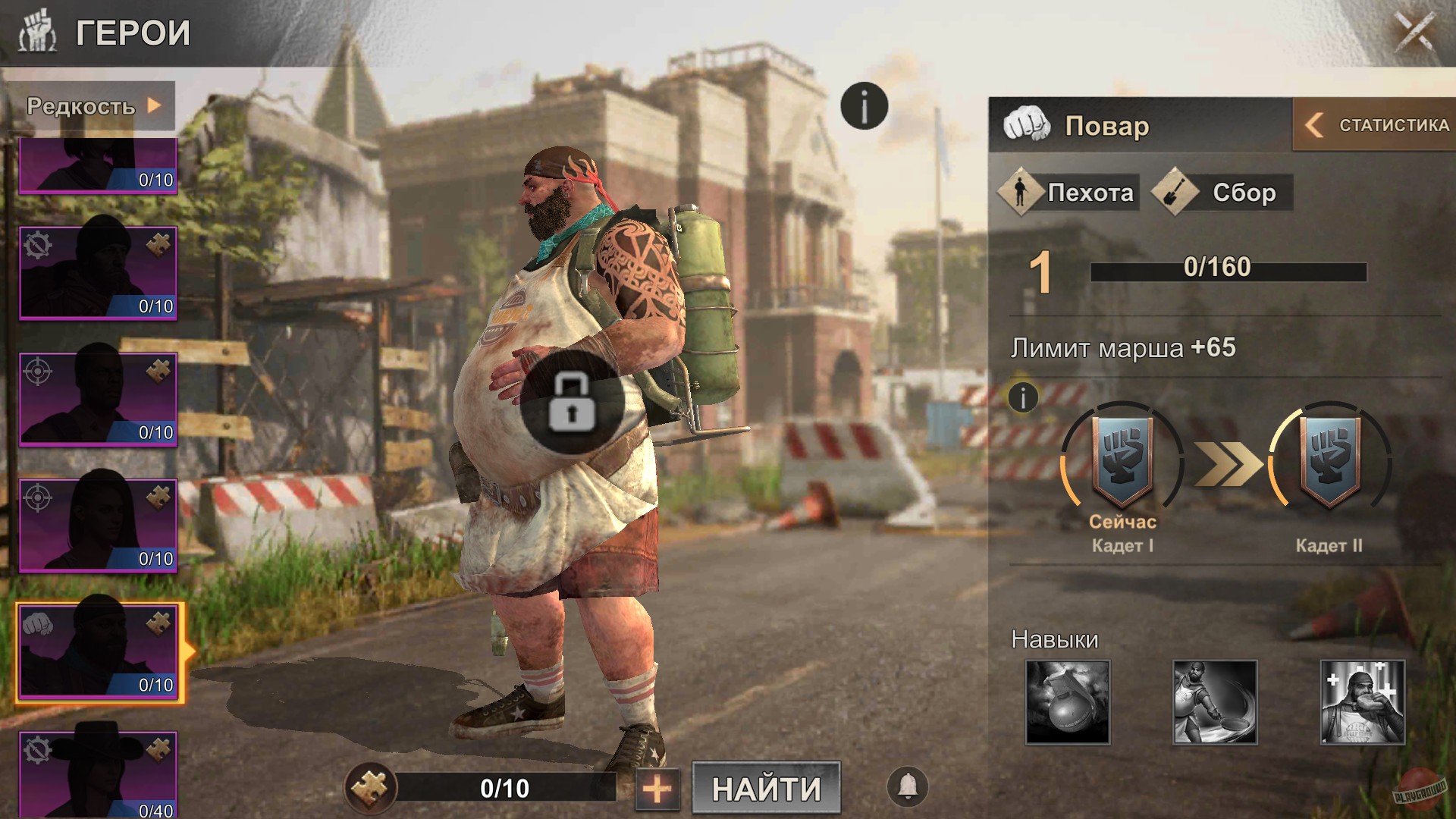Expand the Редкость rarity filter
The width and height of the screenshot is (1456, 819).
(91, 106)
